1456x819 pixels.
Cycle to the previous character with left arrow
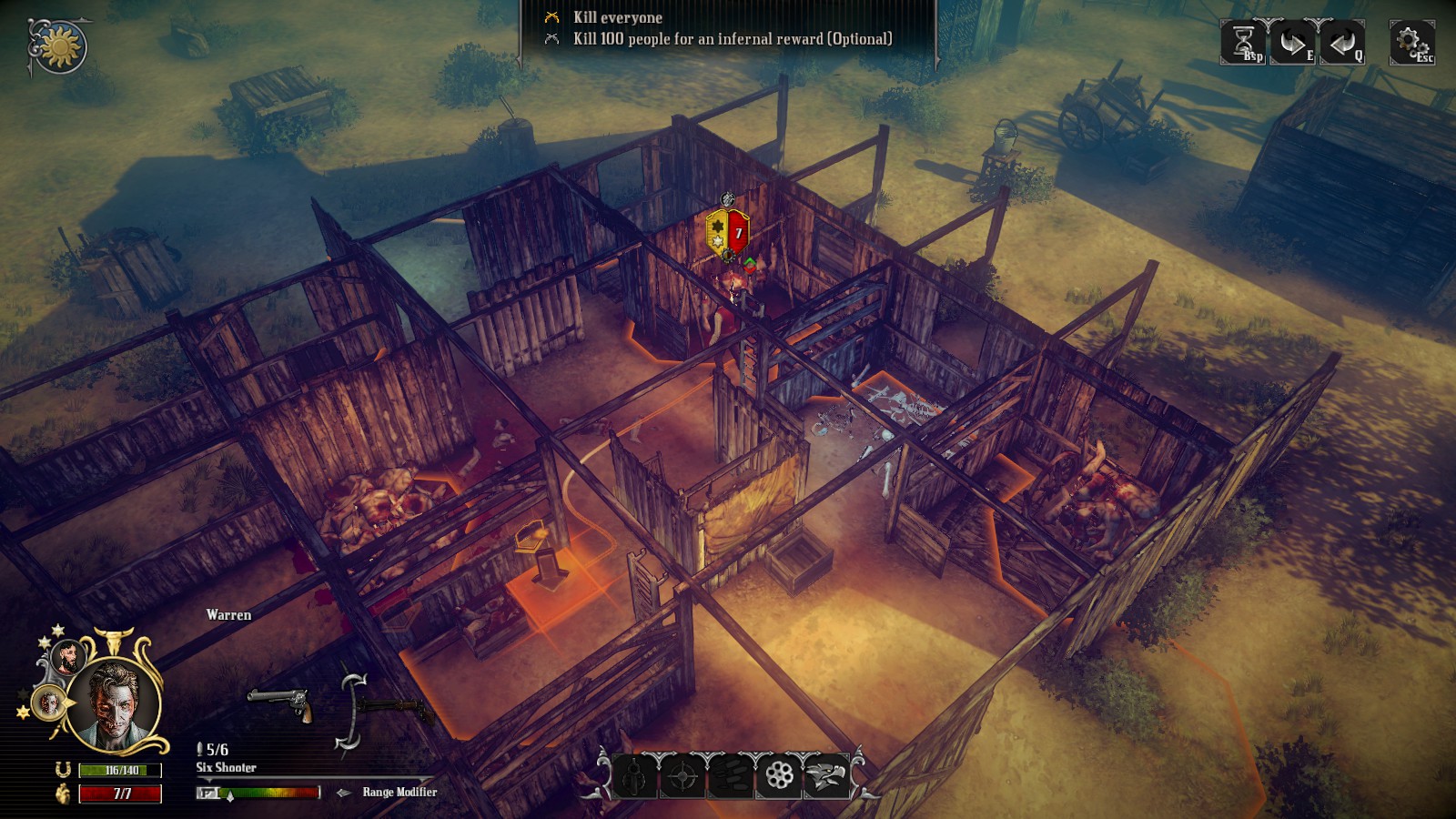point(1341,42)
